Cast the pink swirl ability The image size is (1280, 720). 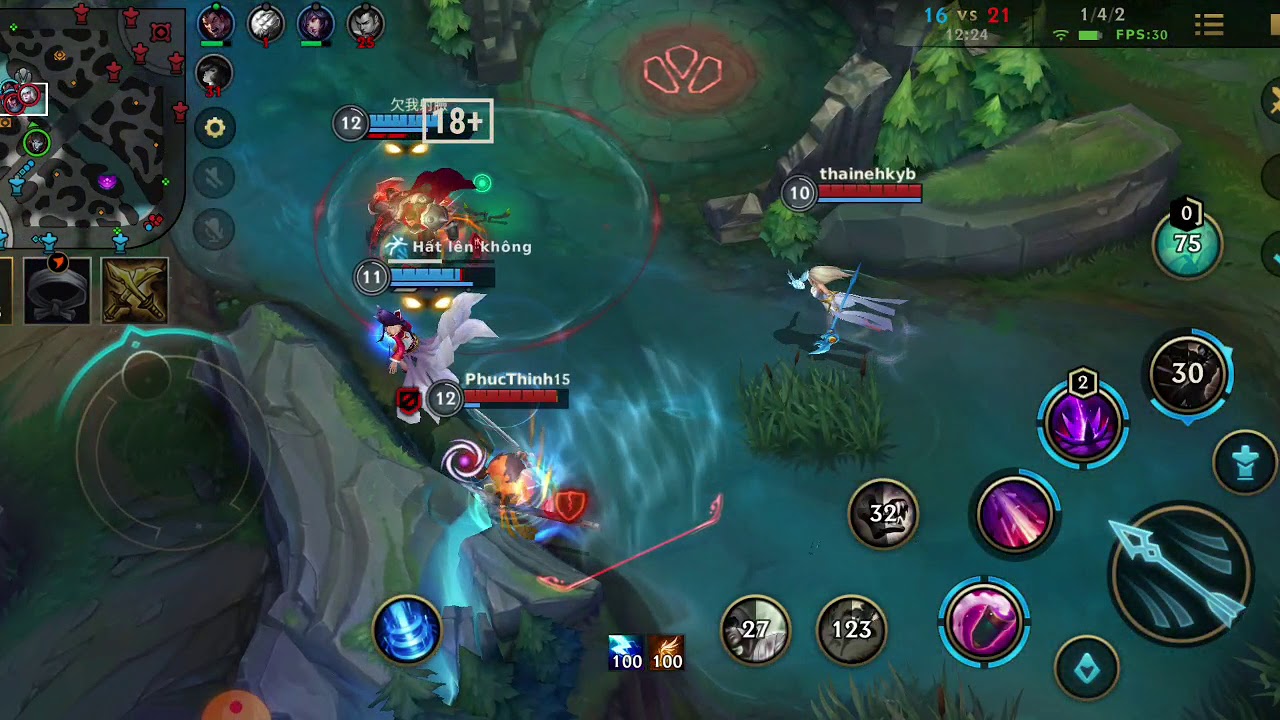click(985, 621)
